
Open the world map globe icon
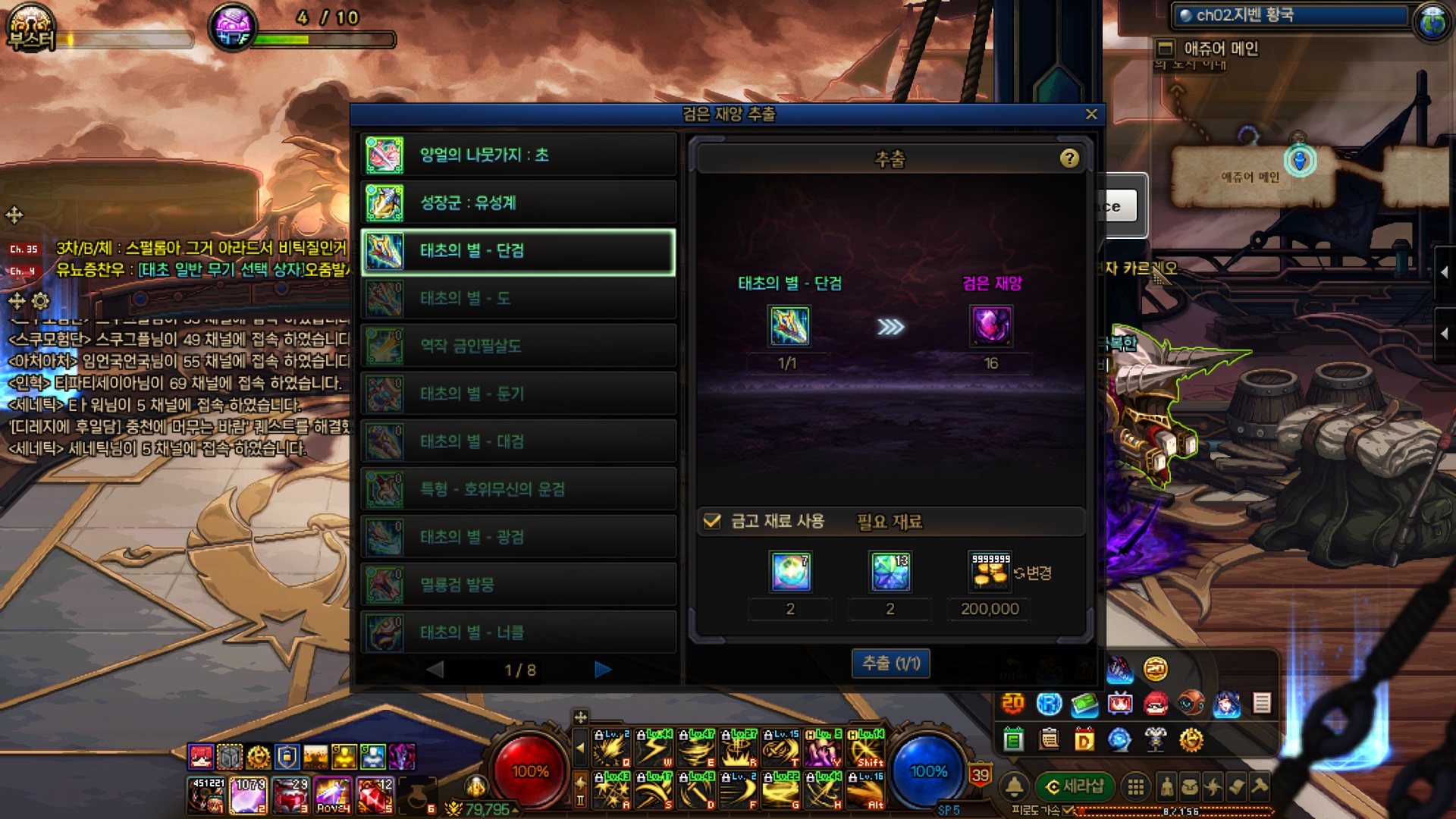pos(1432,22)
